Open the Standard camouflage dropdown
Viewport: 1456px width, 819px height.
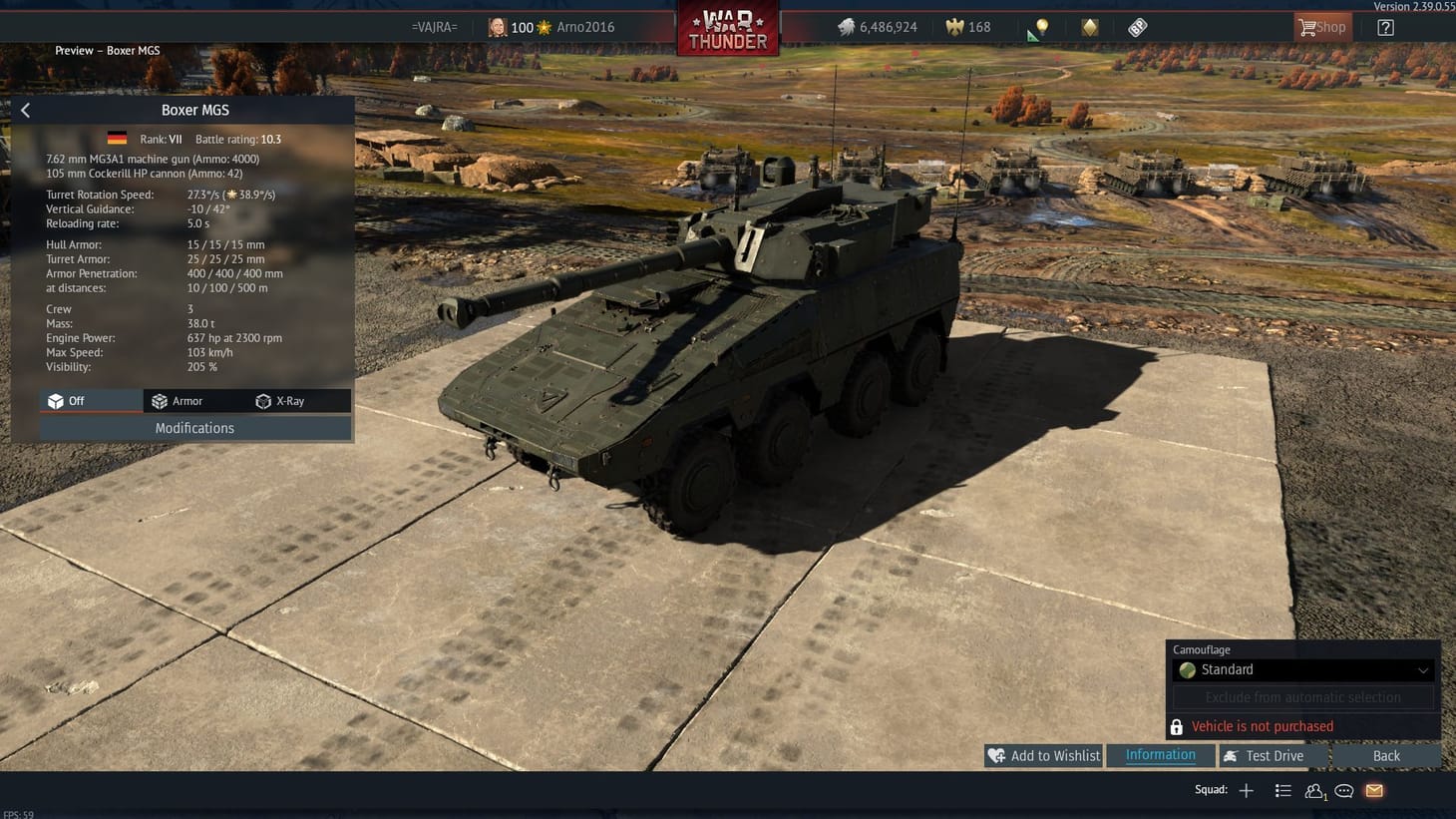[x=1301, y=669]
